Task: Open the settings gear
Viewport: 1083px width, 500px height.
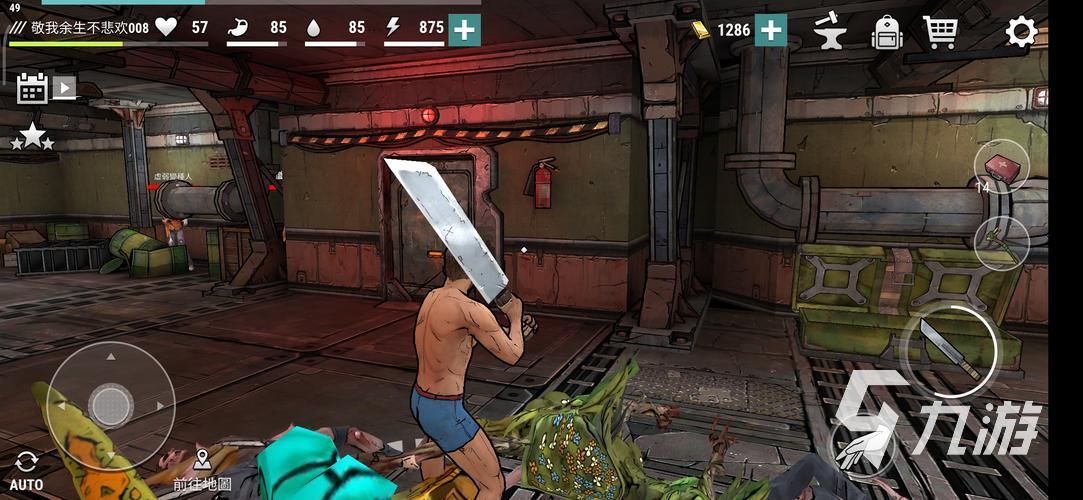Action: click(1021, 32)
